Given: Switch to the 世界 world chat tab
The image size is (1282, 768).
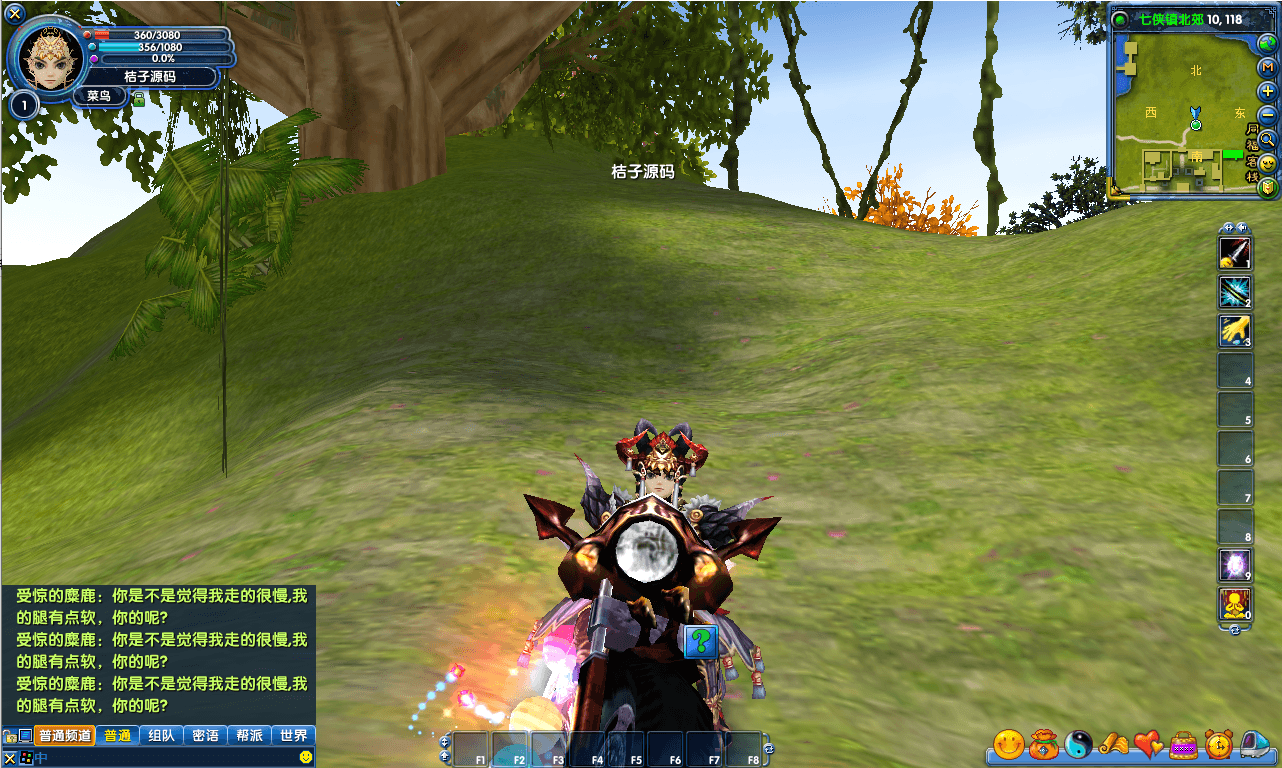Looking at the screenshot, I should tap(293, 736).
